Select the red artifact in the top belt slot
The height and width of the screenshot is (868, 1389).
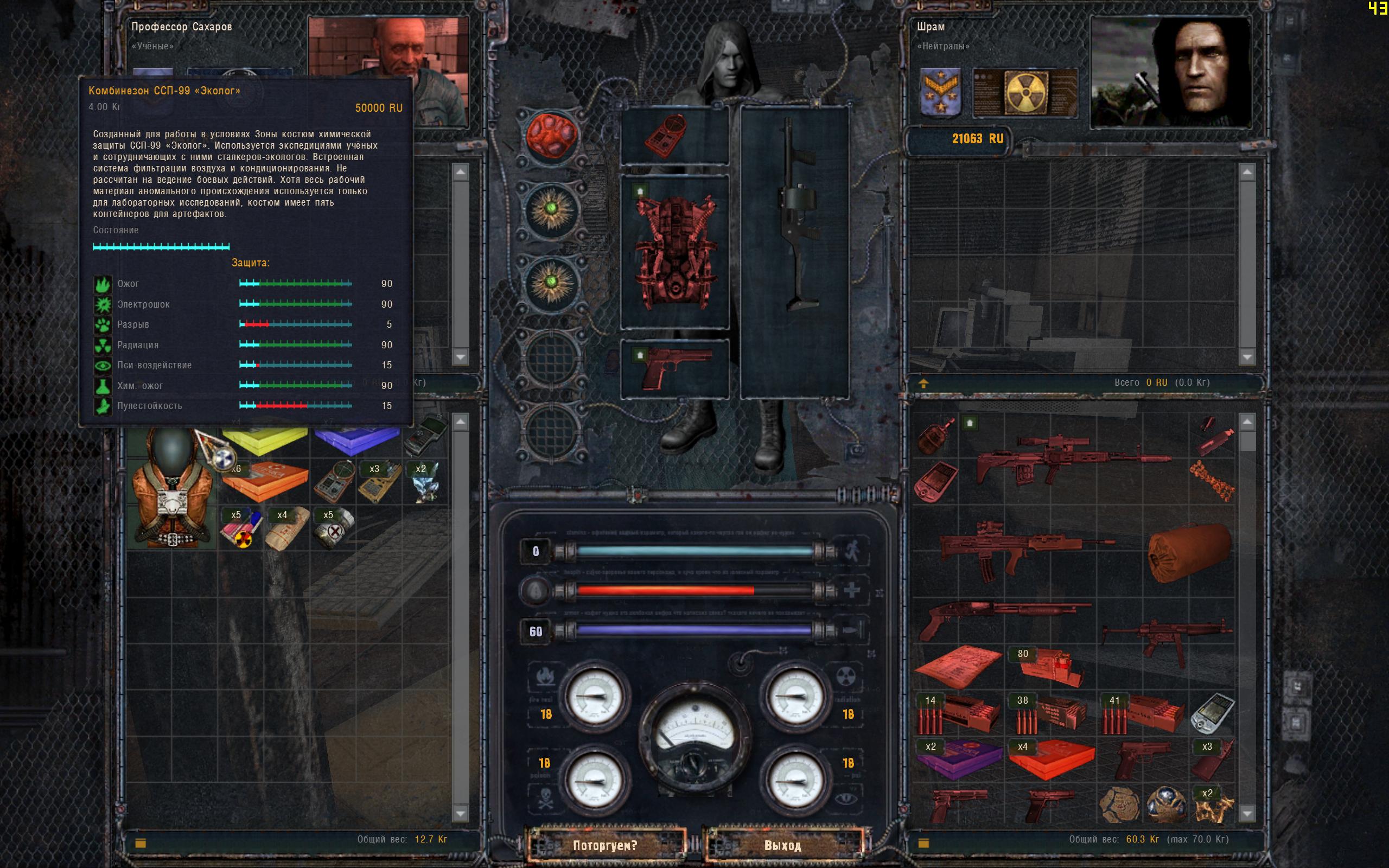click(x=550, y=136)
